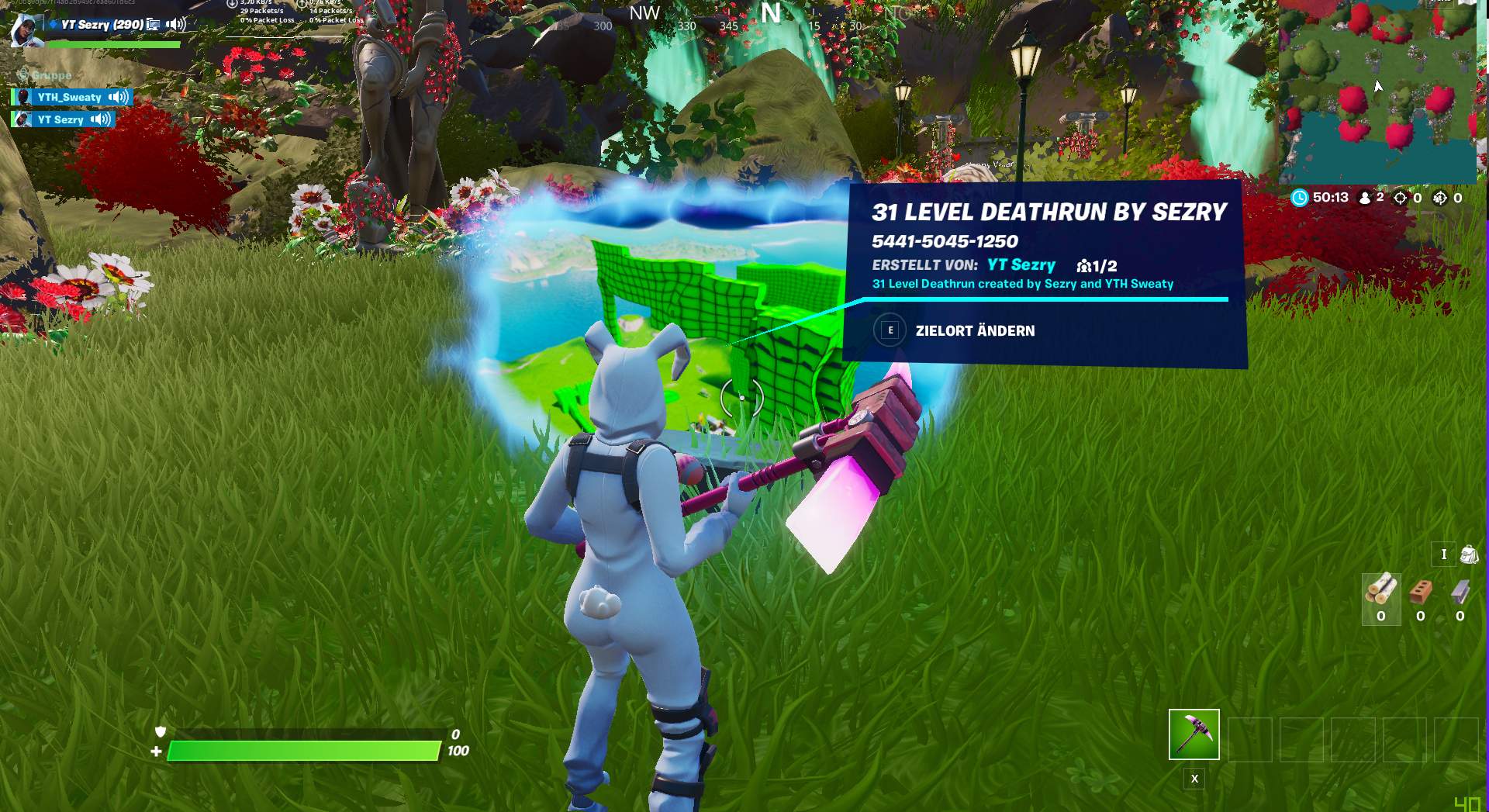The height and width of the screenshot is (812, 1489).
Task: Mute YTH_Sweaty's voice chat speaker
Action: [x=118, y=97]
